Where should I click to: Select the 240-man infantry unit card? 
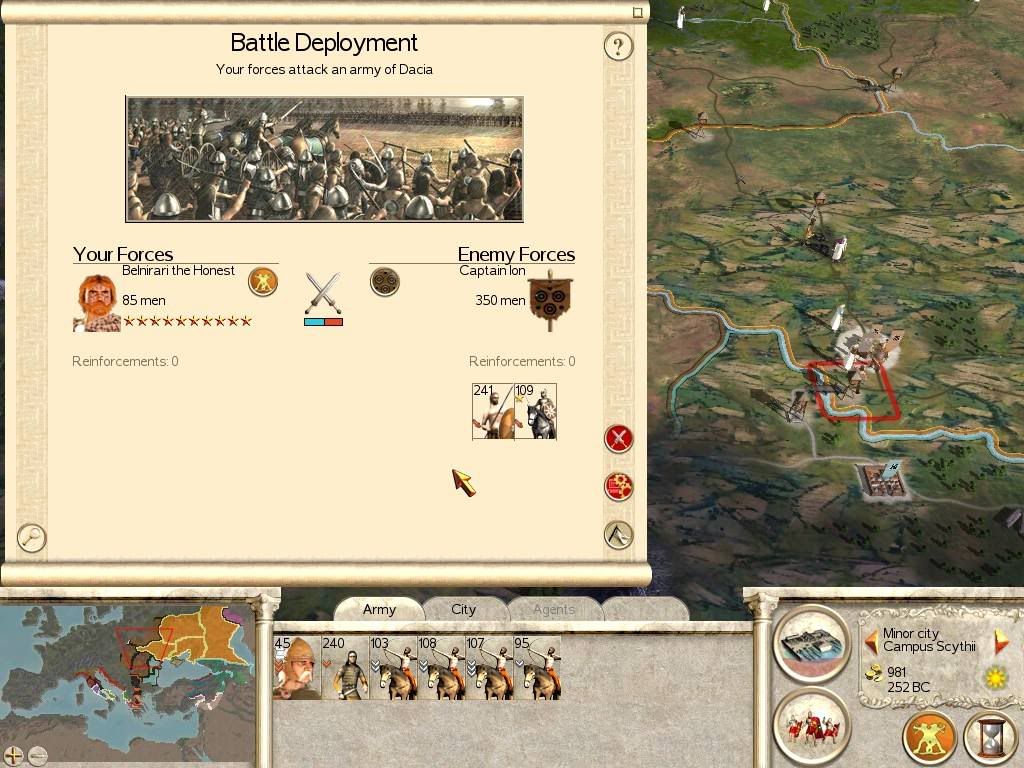[x=345, y=667]
